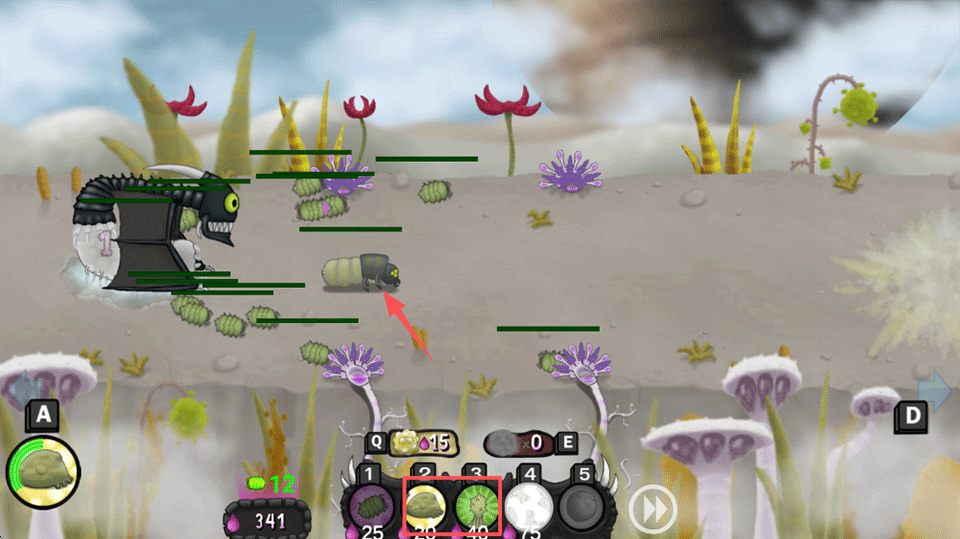Use the grey rock ability with zero count
960x539 pixels.
pyautogui.click(x=518, y=442)
